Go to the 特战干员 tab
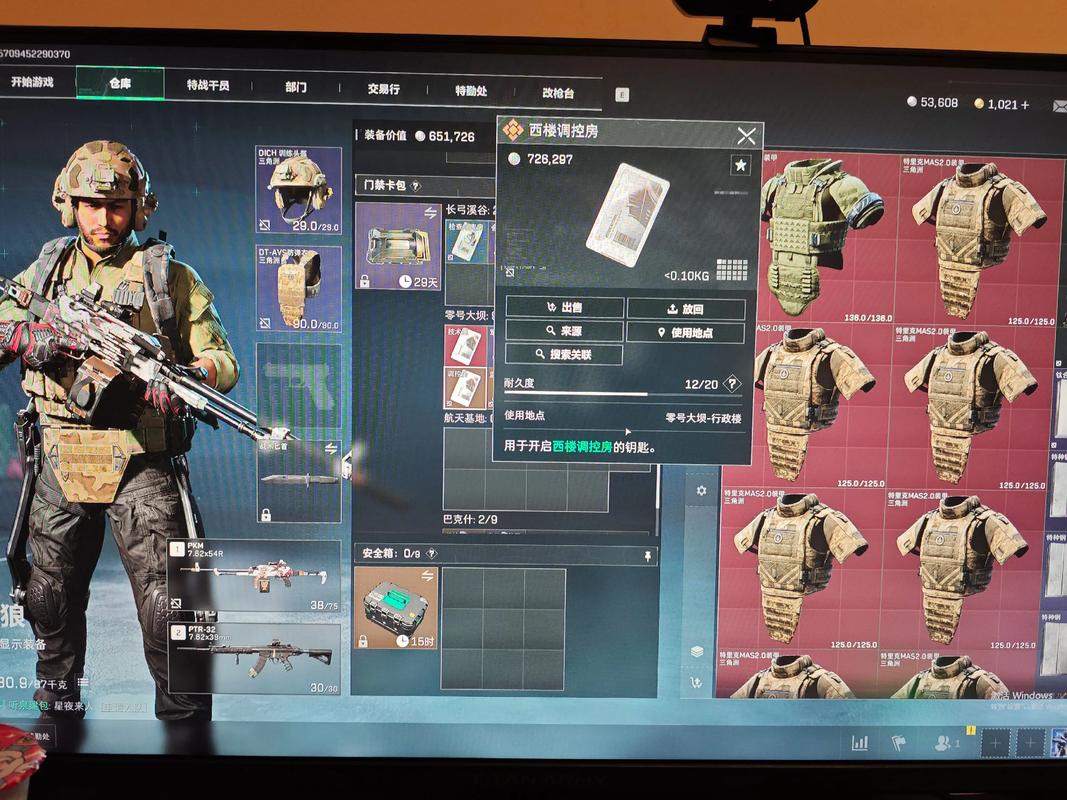1067x800 pixels. [208, 86]
